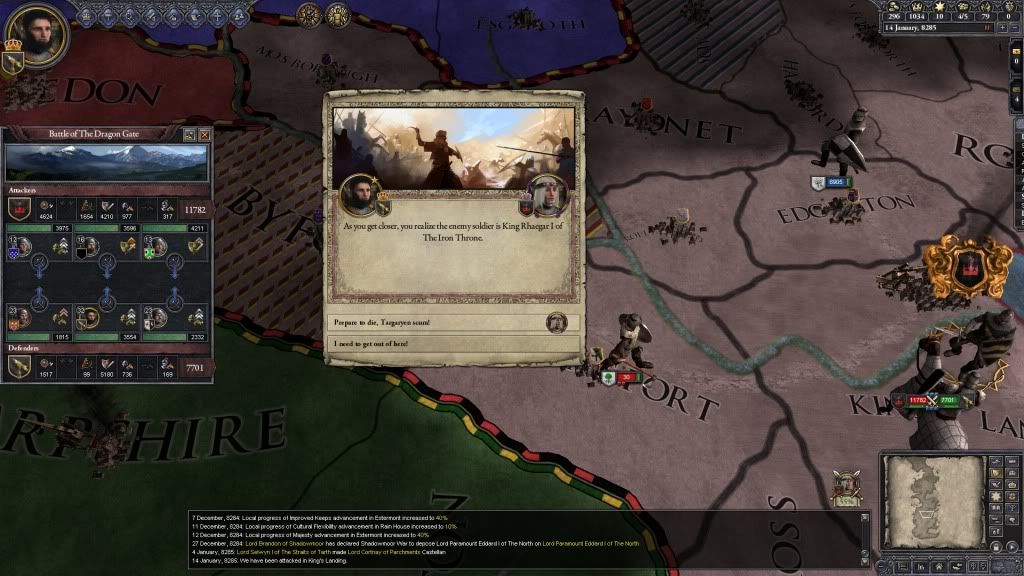Click the minimap of Westeros
The height and width of the screenshot is (576, 1024).
point(932,499)
